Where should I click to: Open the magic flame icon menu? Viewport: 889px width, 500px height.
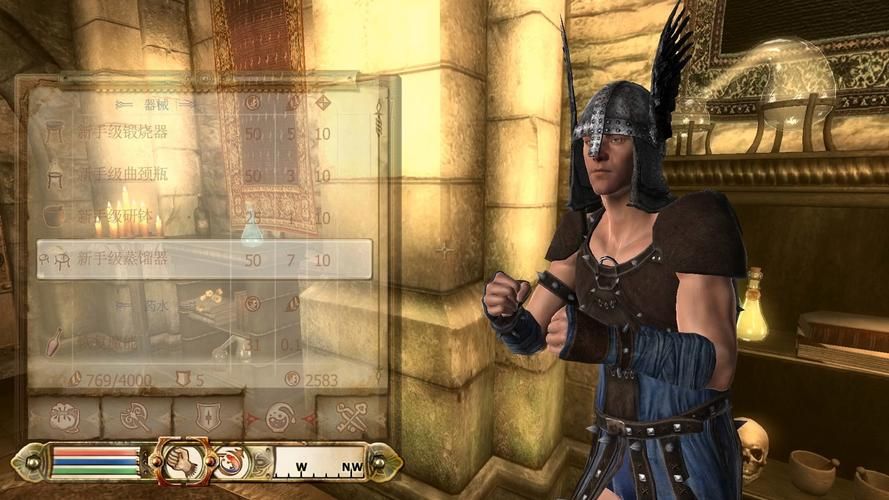coord(232,462)
